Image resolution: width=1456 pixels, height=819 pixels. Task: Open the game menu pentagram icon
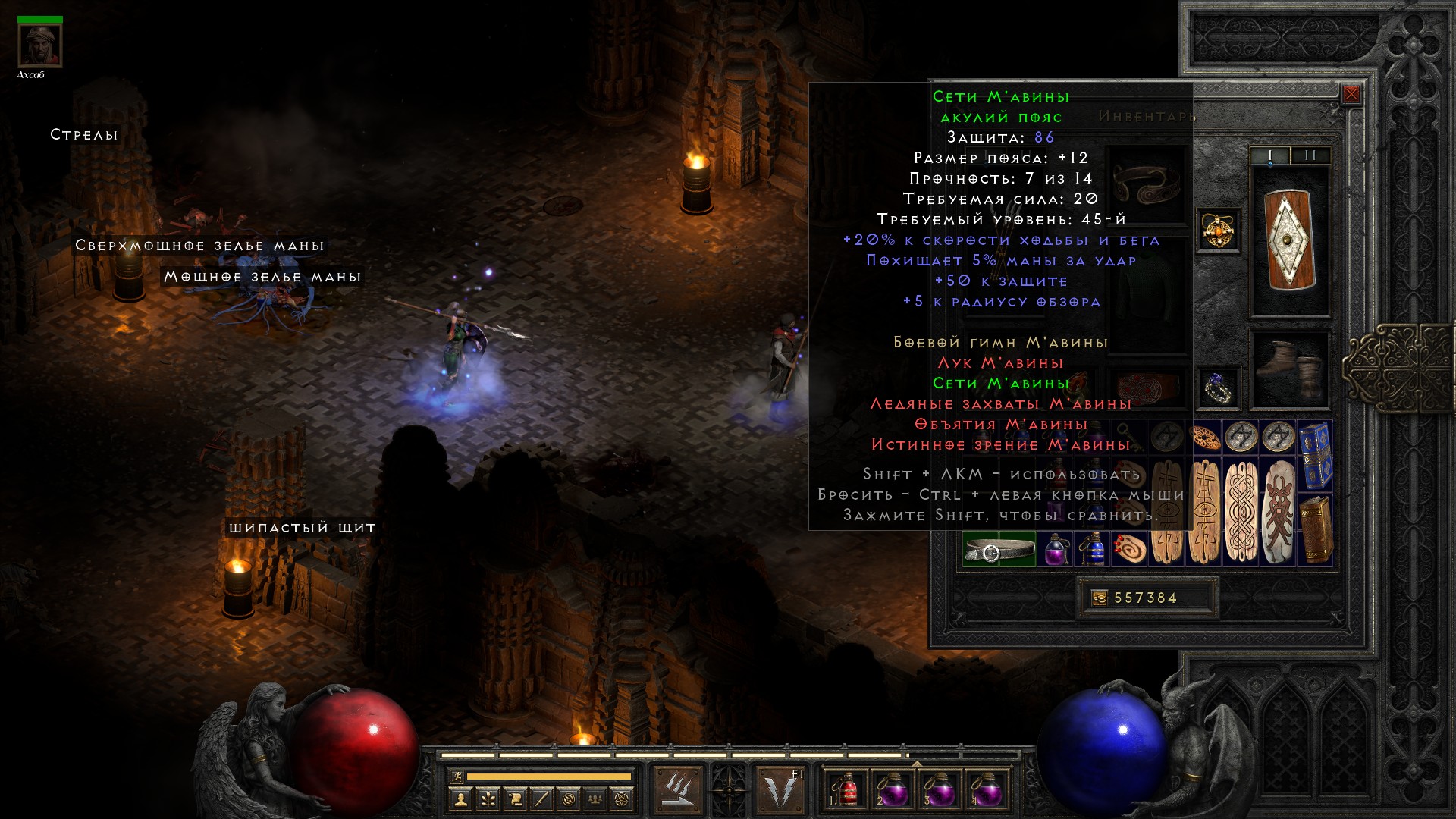tap(623, 799)
